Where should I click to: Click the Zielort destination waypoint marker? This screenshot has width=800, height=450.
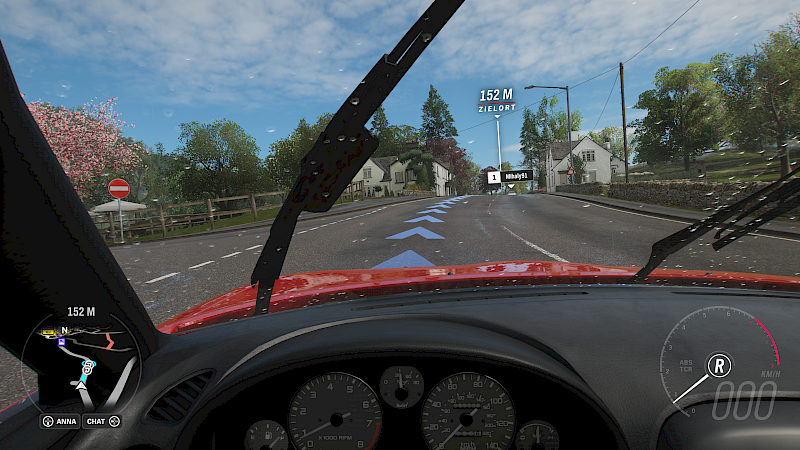[496, 100]
